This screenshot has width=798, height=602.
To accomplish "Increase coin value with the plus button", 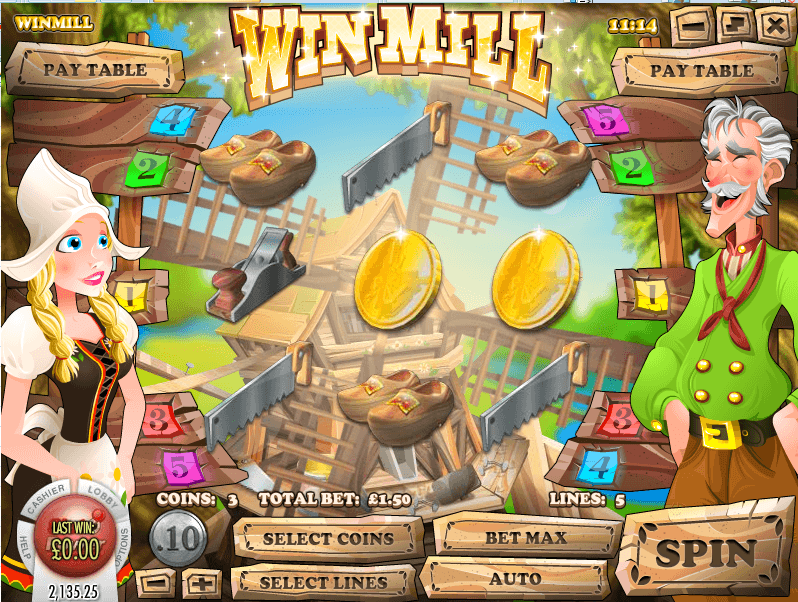I will [x=201, y=582].
